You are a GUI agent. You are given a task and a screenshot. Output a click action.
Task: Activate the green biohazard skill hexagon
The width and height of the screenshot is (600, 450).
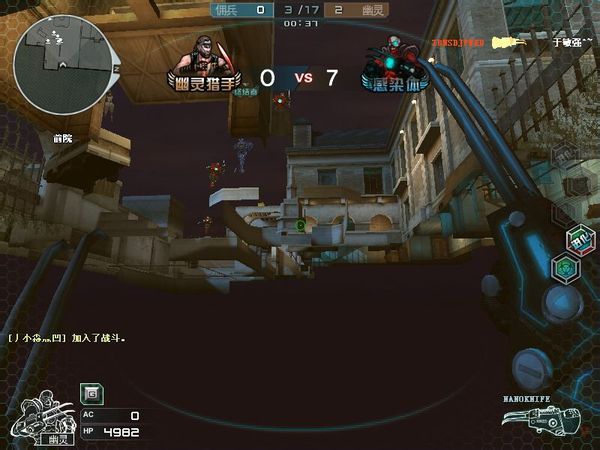565,269
